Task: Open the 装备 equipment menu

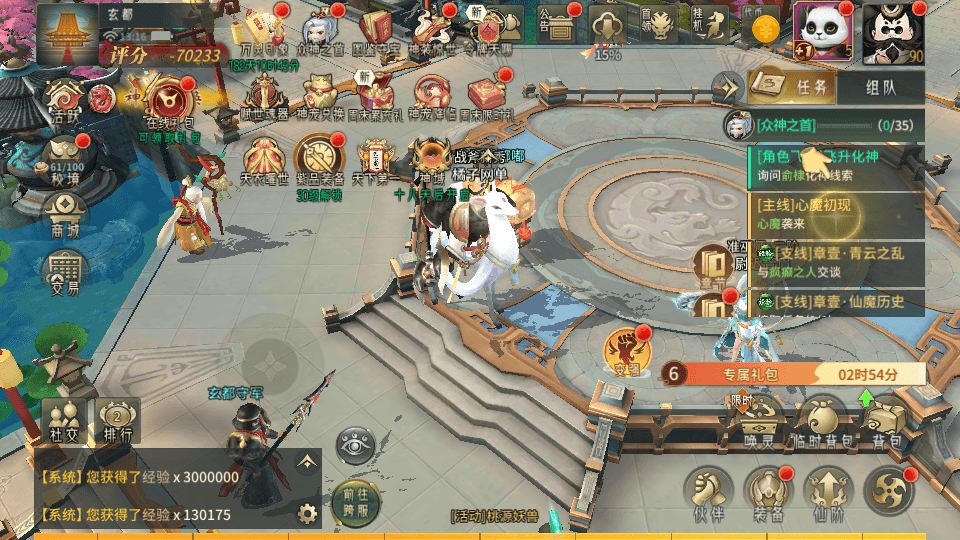Action: [768, 493]
